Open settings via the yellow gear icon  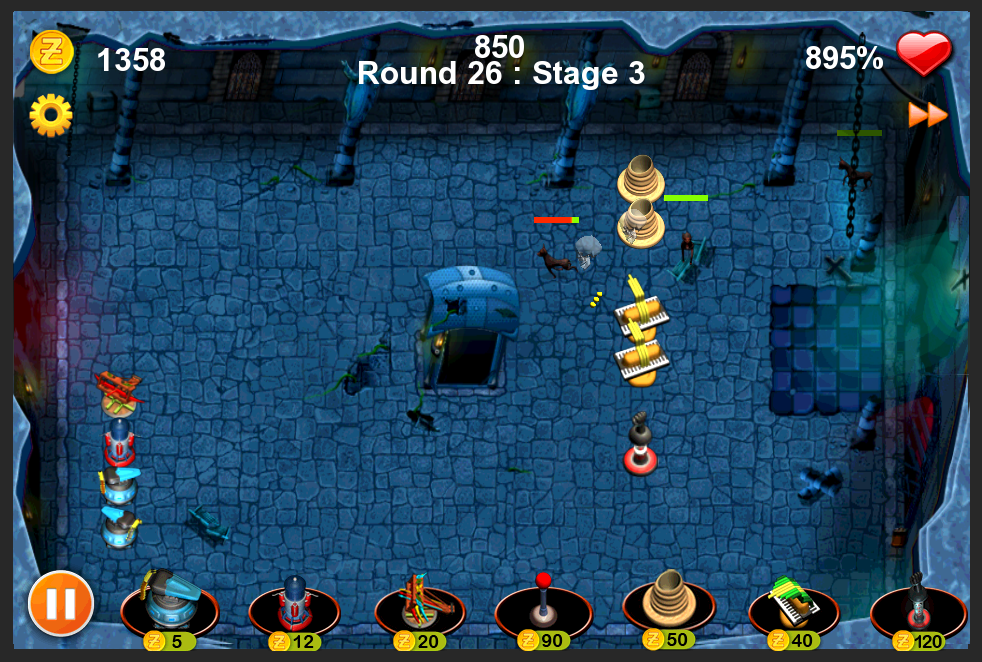click(x=50, y=115)
